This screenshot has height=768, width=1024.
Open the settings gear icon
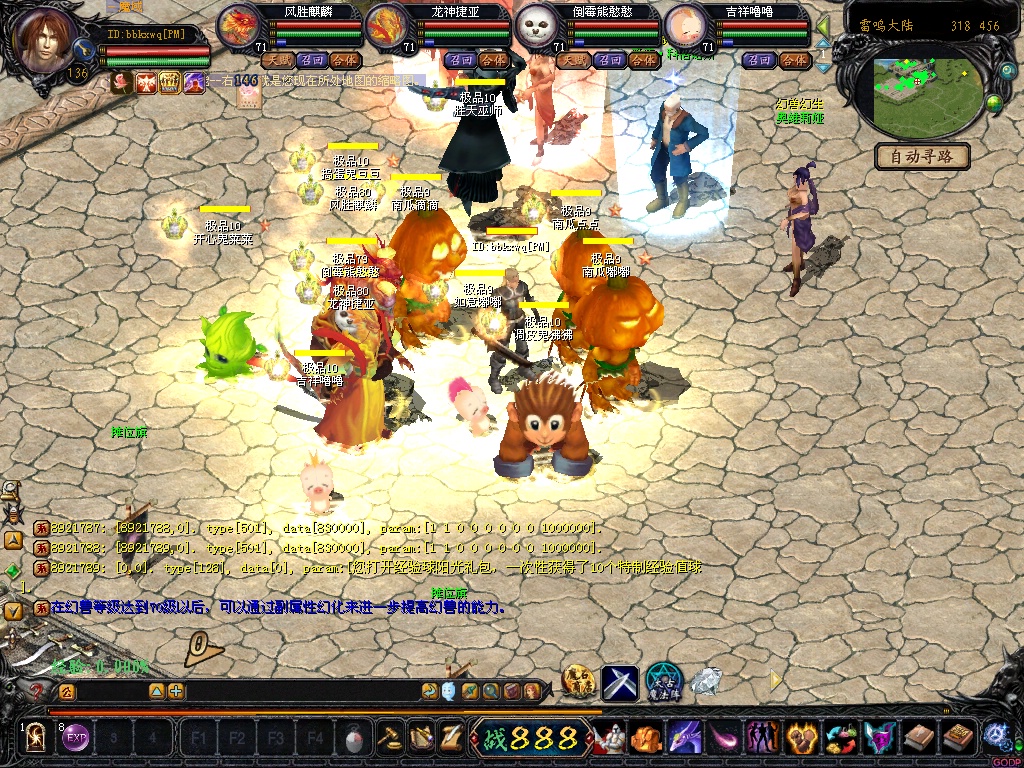coord(996,737)
